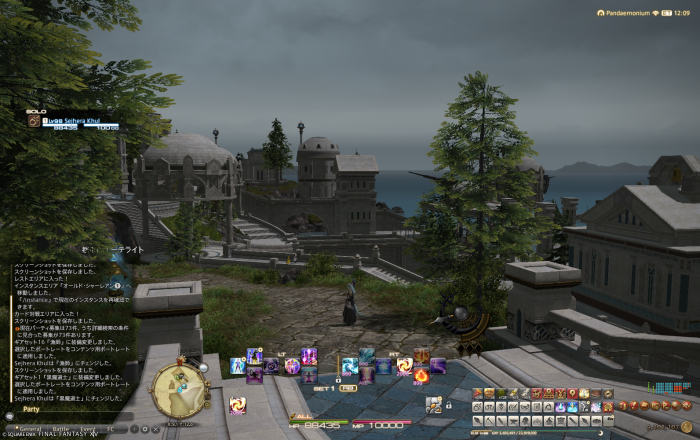700x440 pixels.
Task: Use the large swirl ability below left hotbar
Action: (238, 405)
